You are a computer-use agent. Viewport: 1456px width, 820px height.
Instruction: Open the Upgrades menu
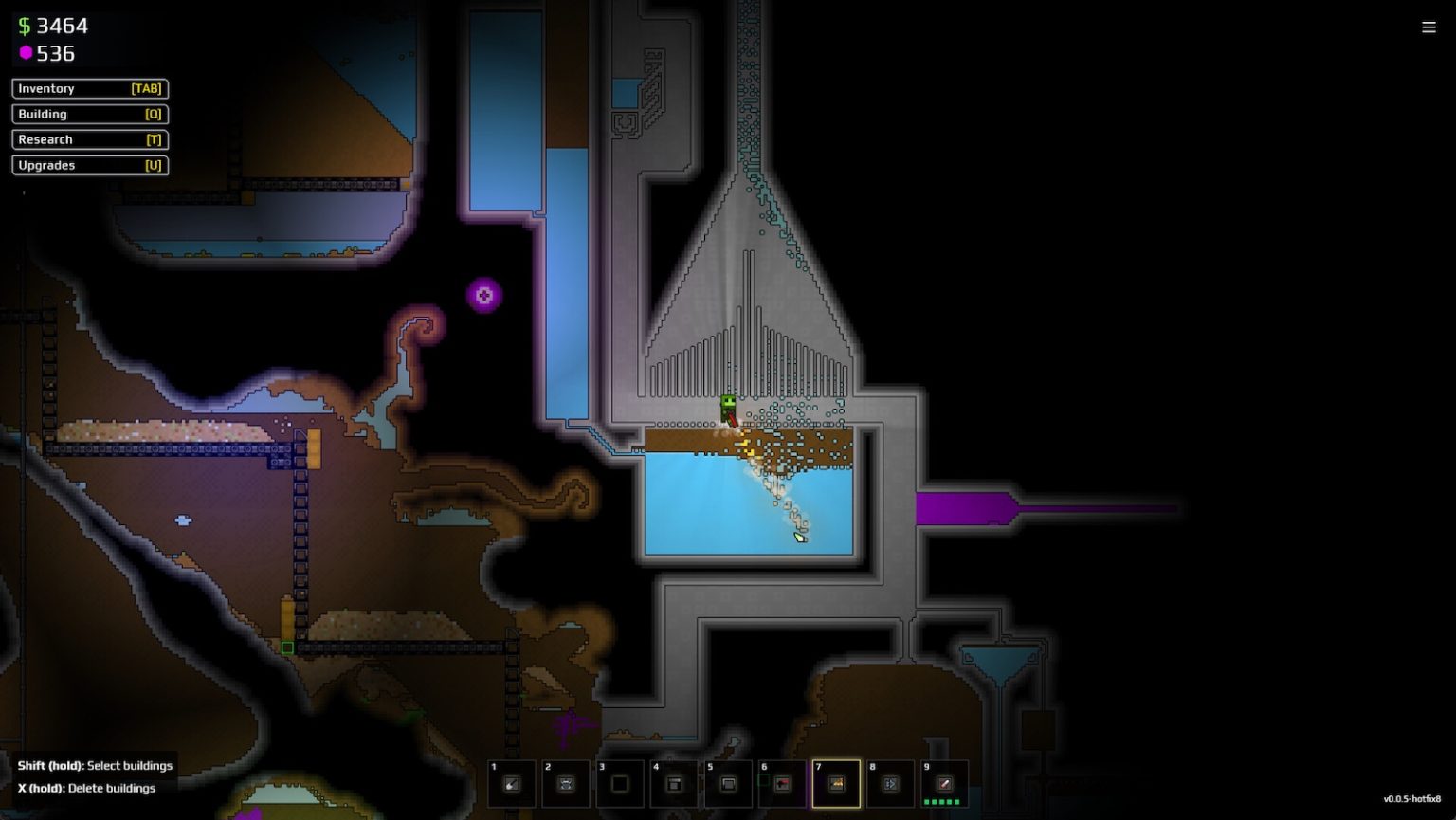point(90,165)
